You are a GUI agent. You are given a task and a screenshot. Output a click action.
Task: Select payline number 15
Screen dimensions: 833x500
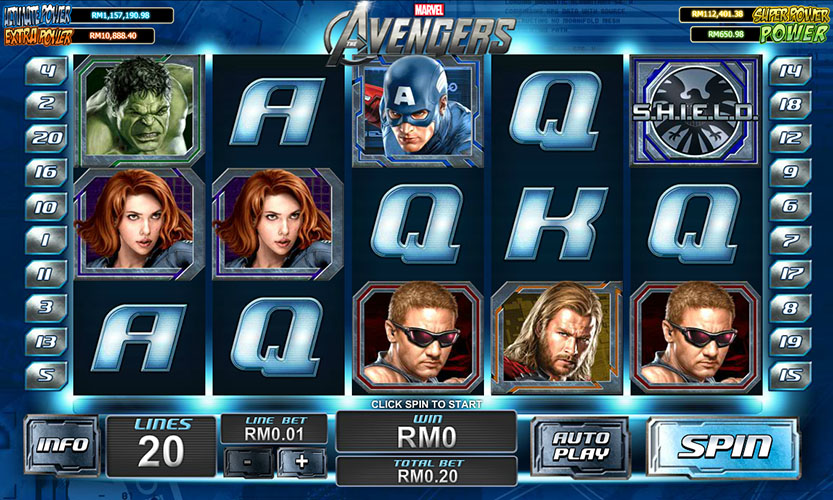click(x=790, y=375)
